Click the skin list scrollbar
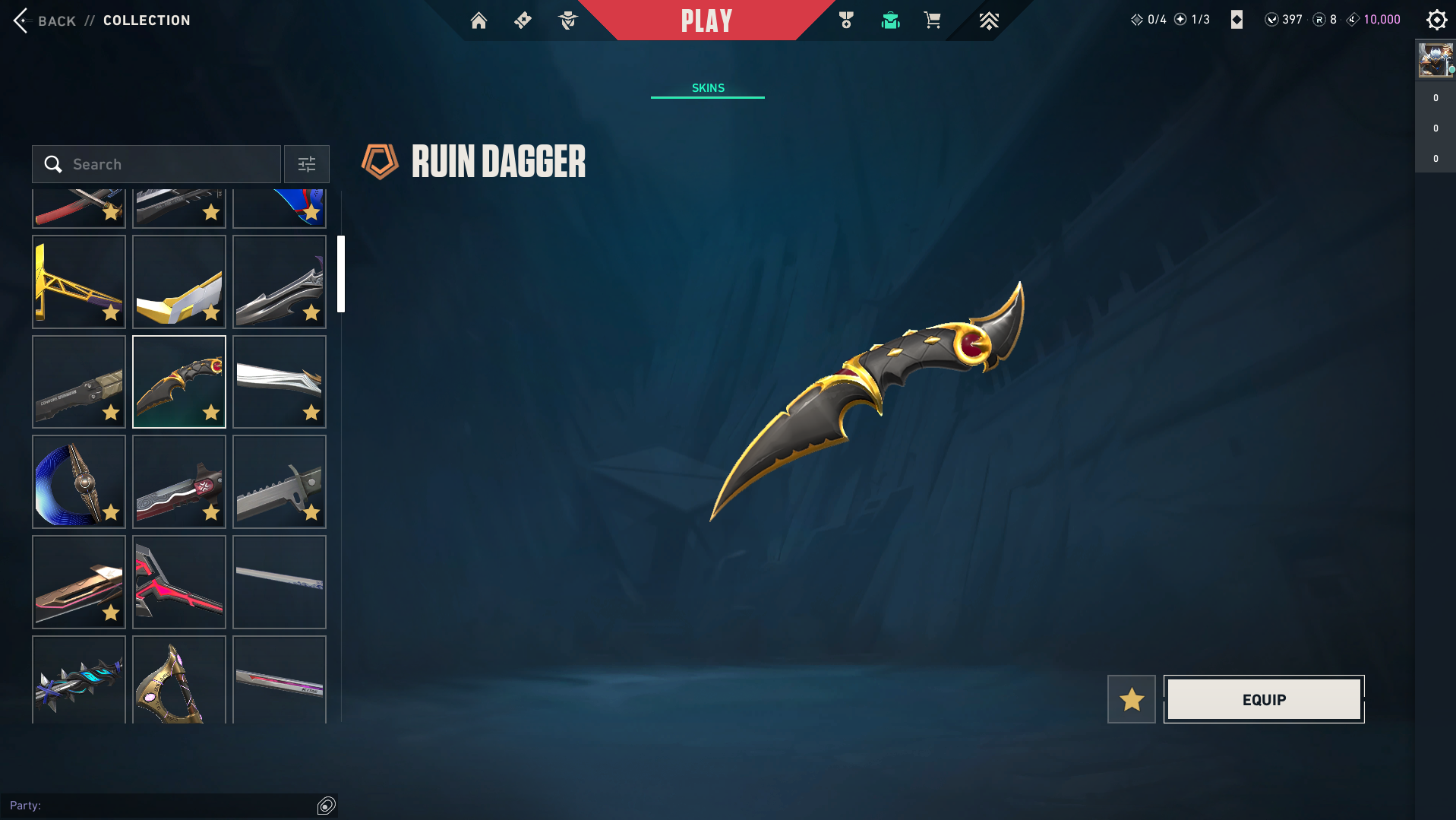This screenshot has width=1456, height=820. tap(341, 274)
